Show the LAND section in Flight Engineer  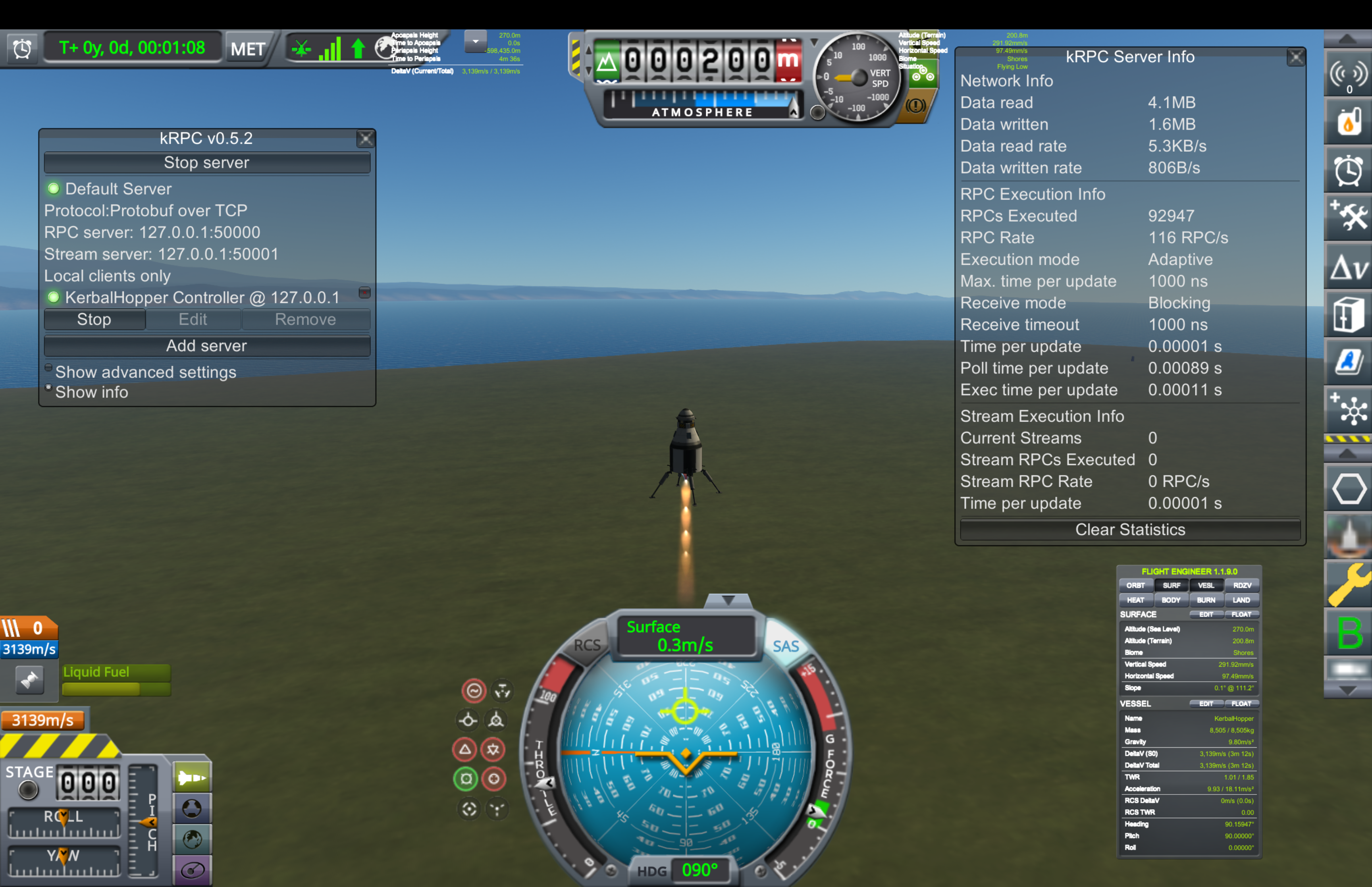coord(1241,600)
